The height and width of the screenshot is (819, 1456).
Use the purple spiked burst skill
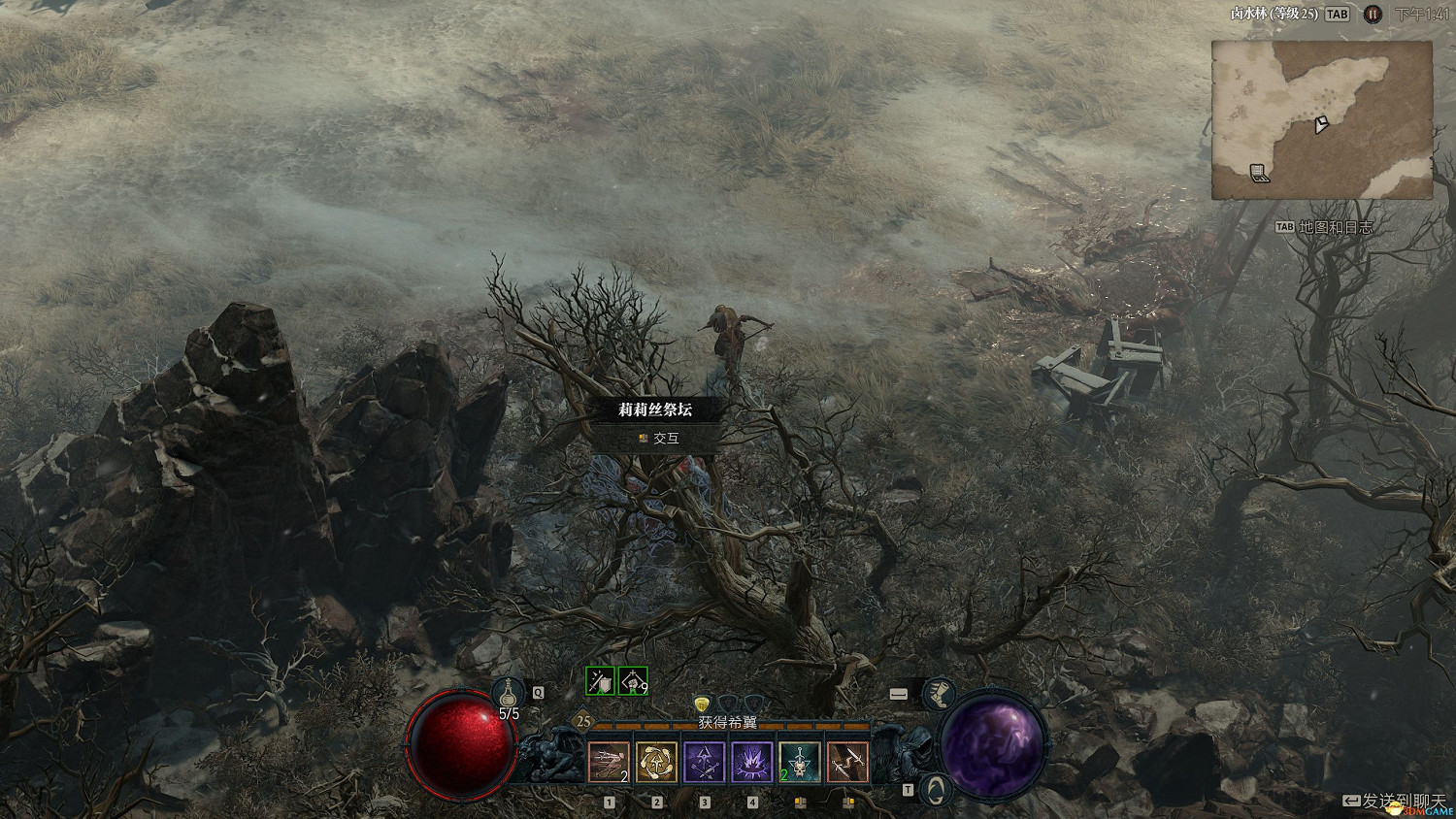pyautogui.click(x=751, y=762)
